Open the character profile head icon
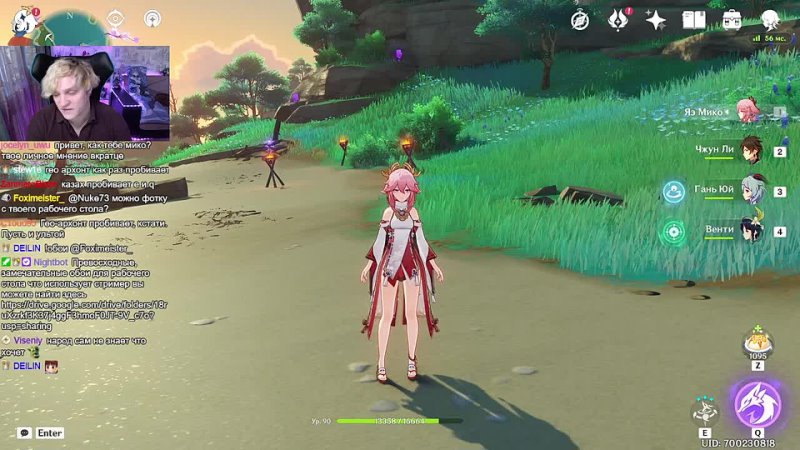This screenshot has width=800, height=450. [x=770, y=19]
